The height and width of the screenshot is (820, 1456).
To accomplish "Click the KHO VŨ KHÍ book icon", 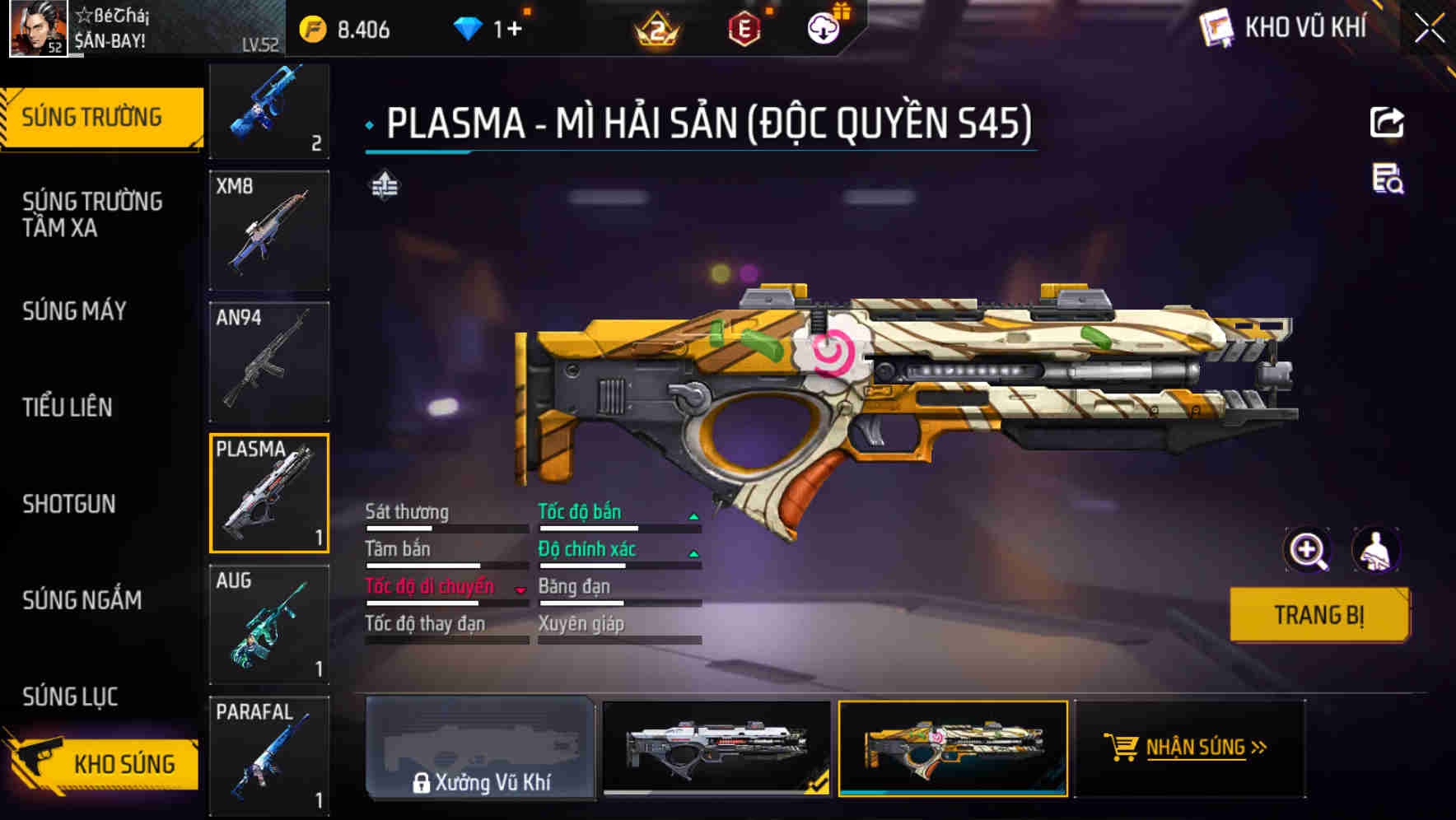I will (1218, 27).
